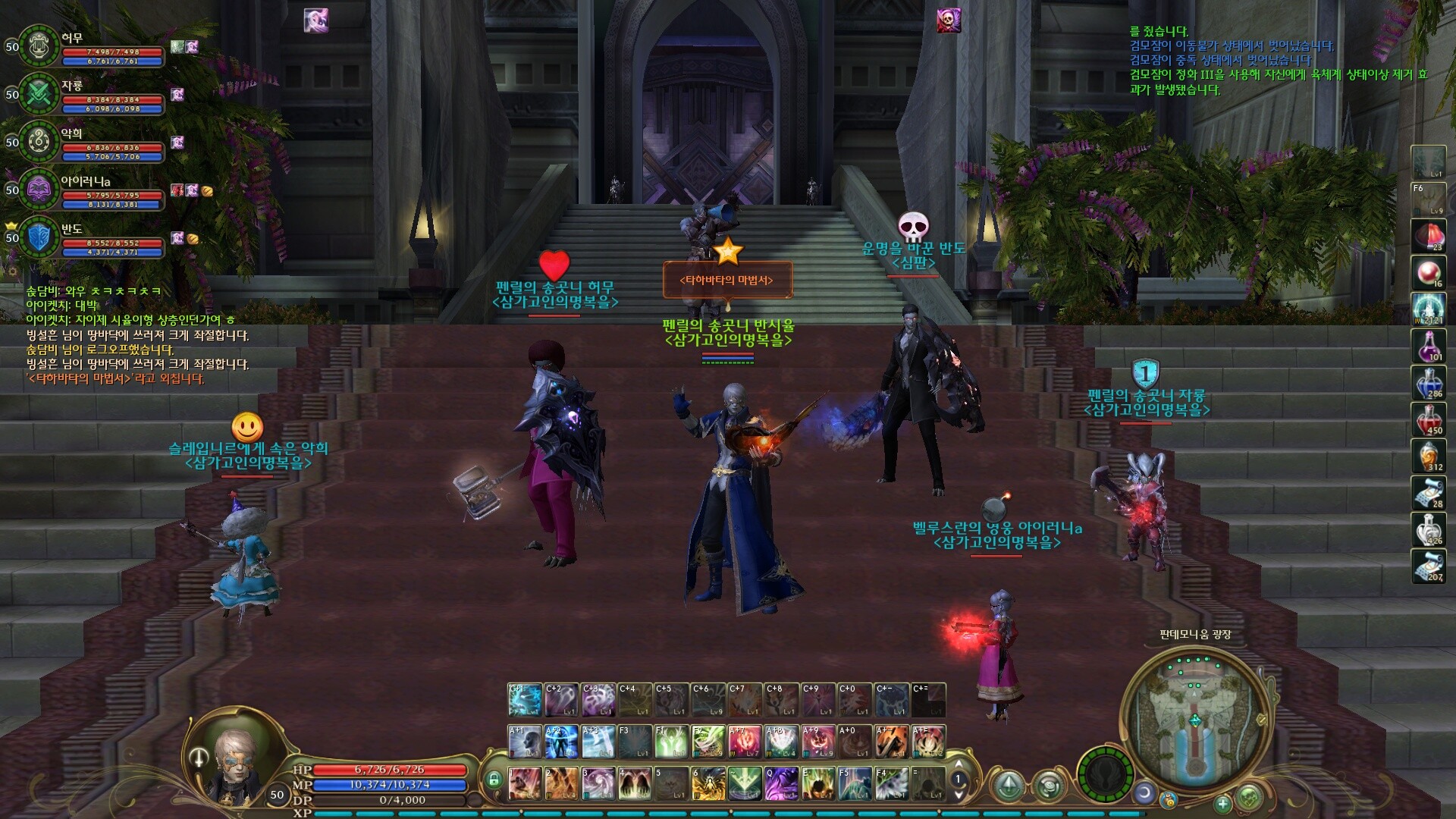Image resolution: width=1456 pixels, height=819 pixels.
Task: Use the red potion with 450 count
Action: point(1428,419)
